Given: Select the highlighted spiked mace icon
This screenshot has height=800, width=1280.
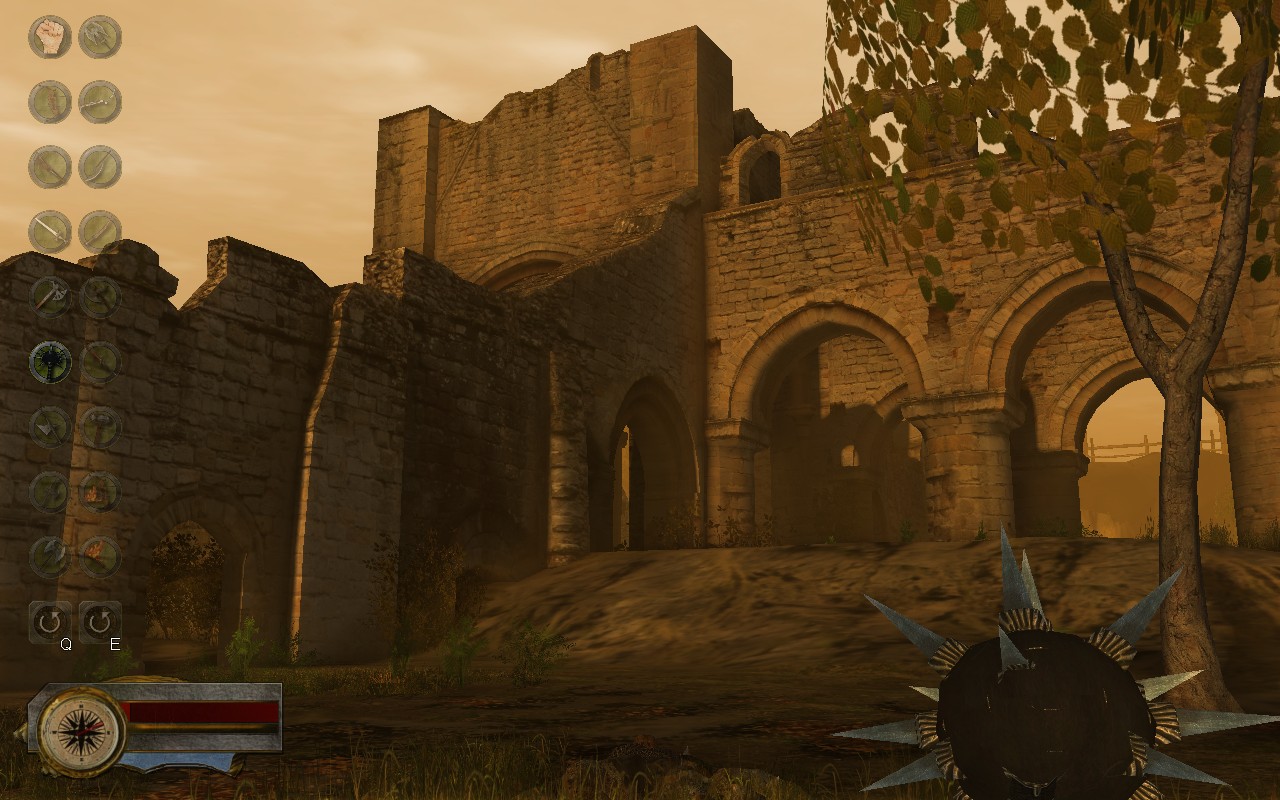Looking at the screenshot, I should [x=48, y=360].
